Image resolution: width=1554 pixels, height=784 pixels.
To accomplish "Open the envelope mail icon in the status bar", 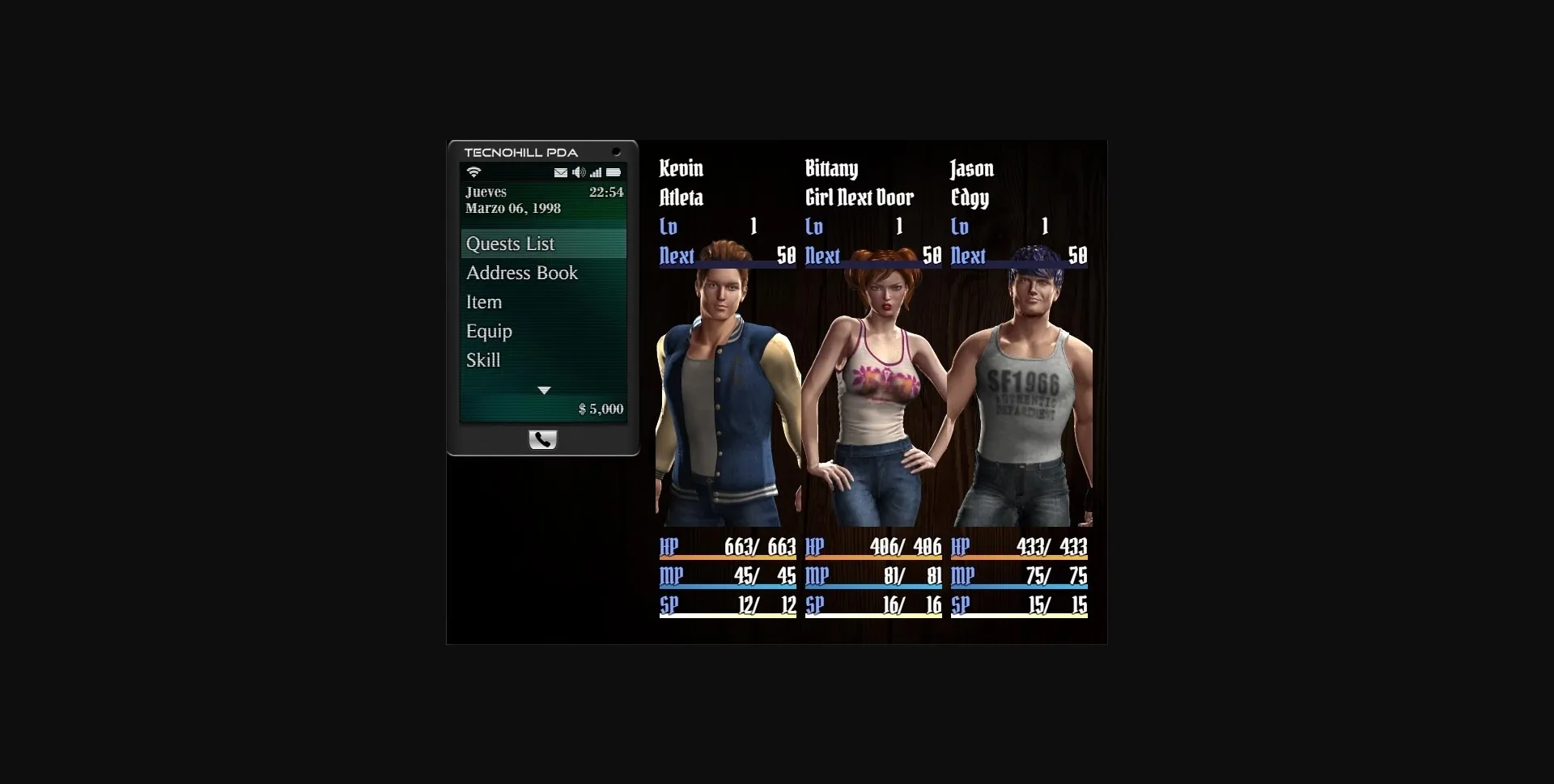I will 561,173.
